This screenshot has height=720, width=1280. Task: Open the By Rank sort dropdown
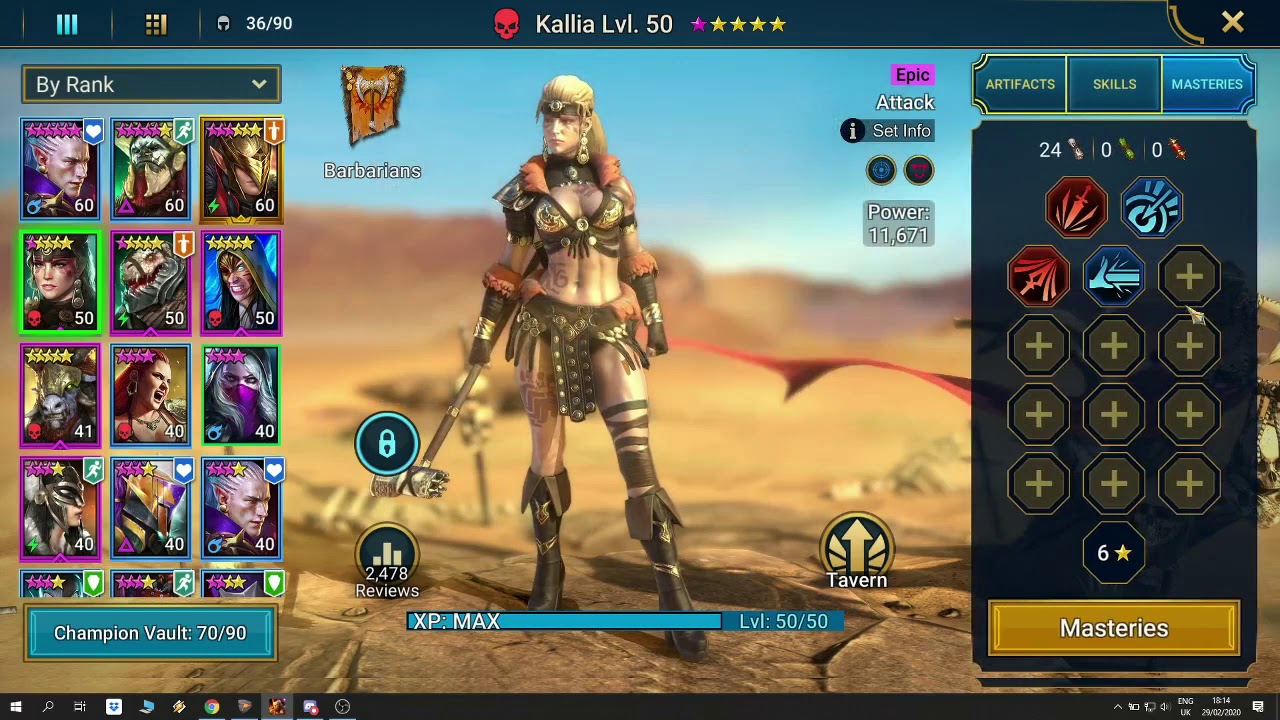coord(151,85)
